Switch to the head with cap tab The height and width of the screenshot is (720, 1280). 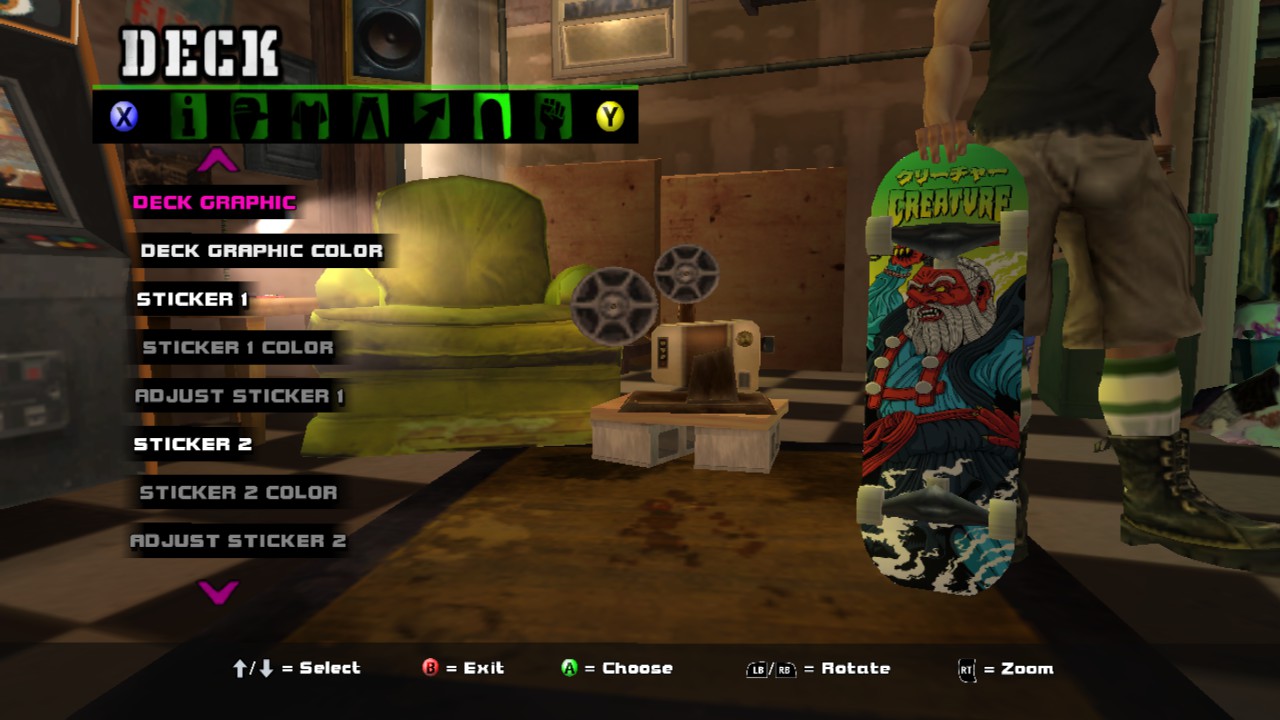tap(248, 118)
